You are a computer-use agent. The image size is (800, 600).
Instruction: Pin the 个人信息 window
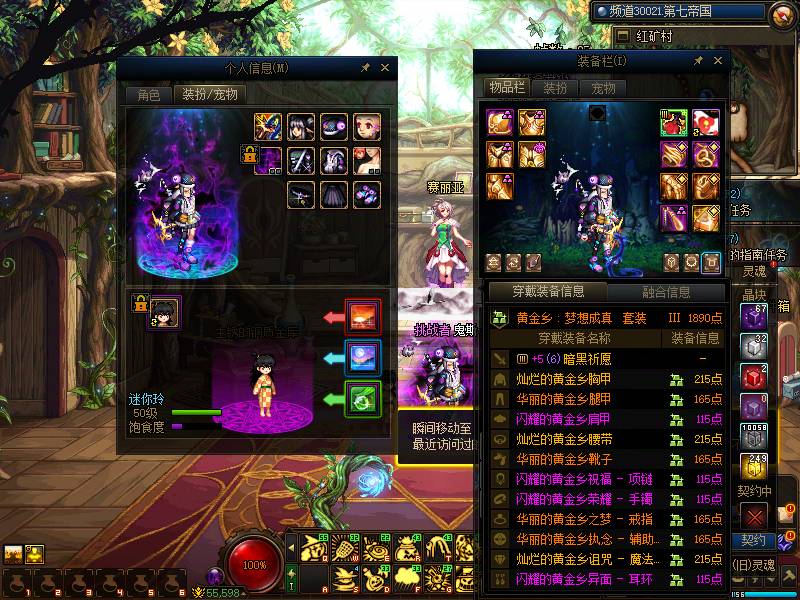click(x=365, y=68)
